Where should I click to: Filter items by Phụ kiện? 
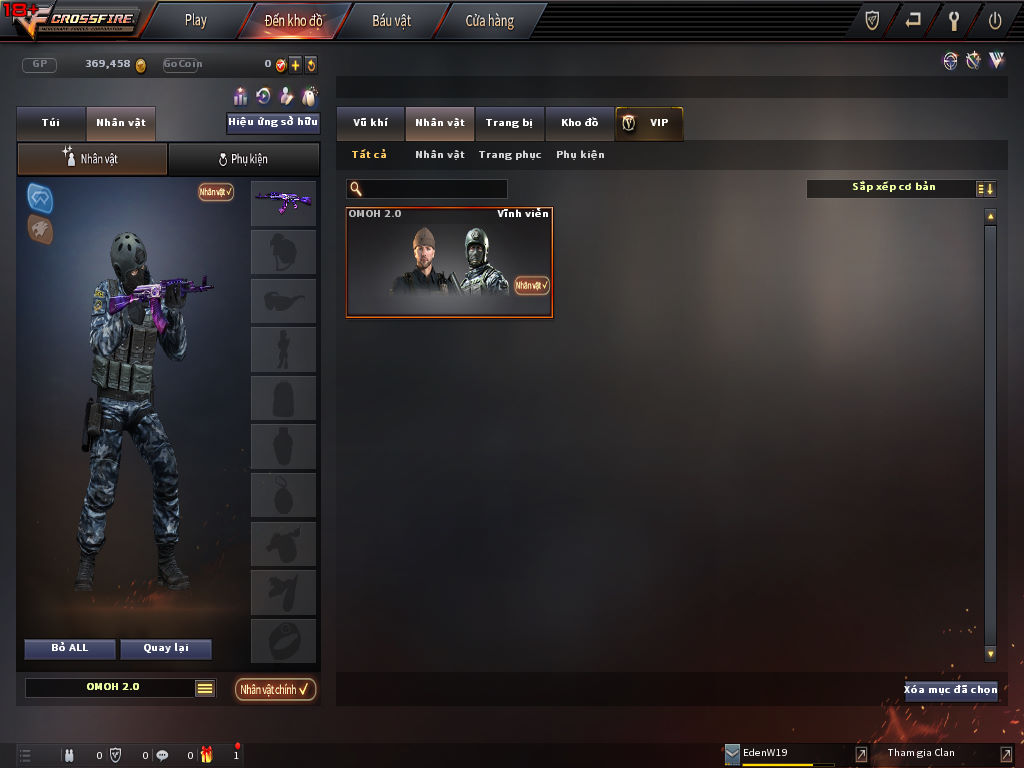coord(580,155)
